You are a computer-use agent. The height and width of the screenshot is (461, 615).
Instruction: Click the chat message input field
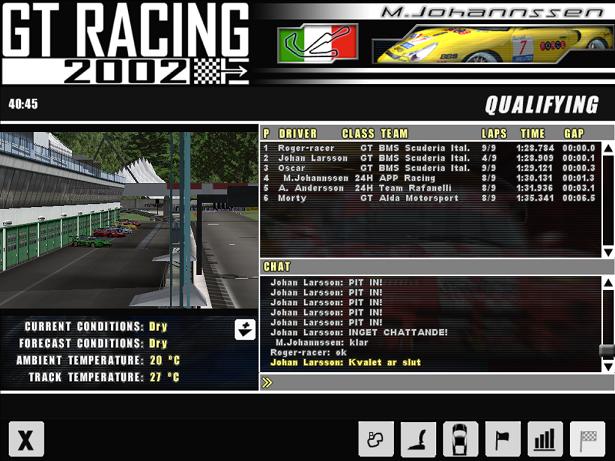(x=436, y=382)
